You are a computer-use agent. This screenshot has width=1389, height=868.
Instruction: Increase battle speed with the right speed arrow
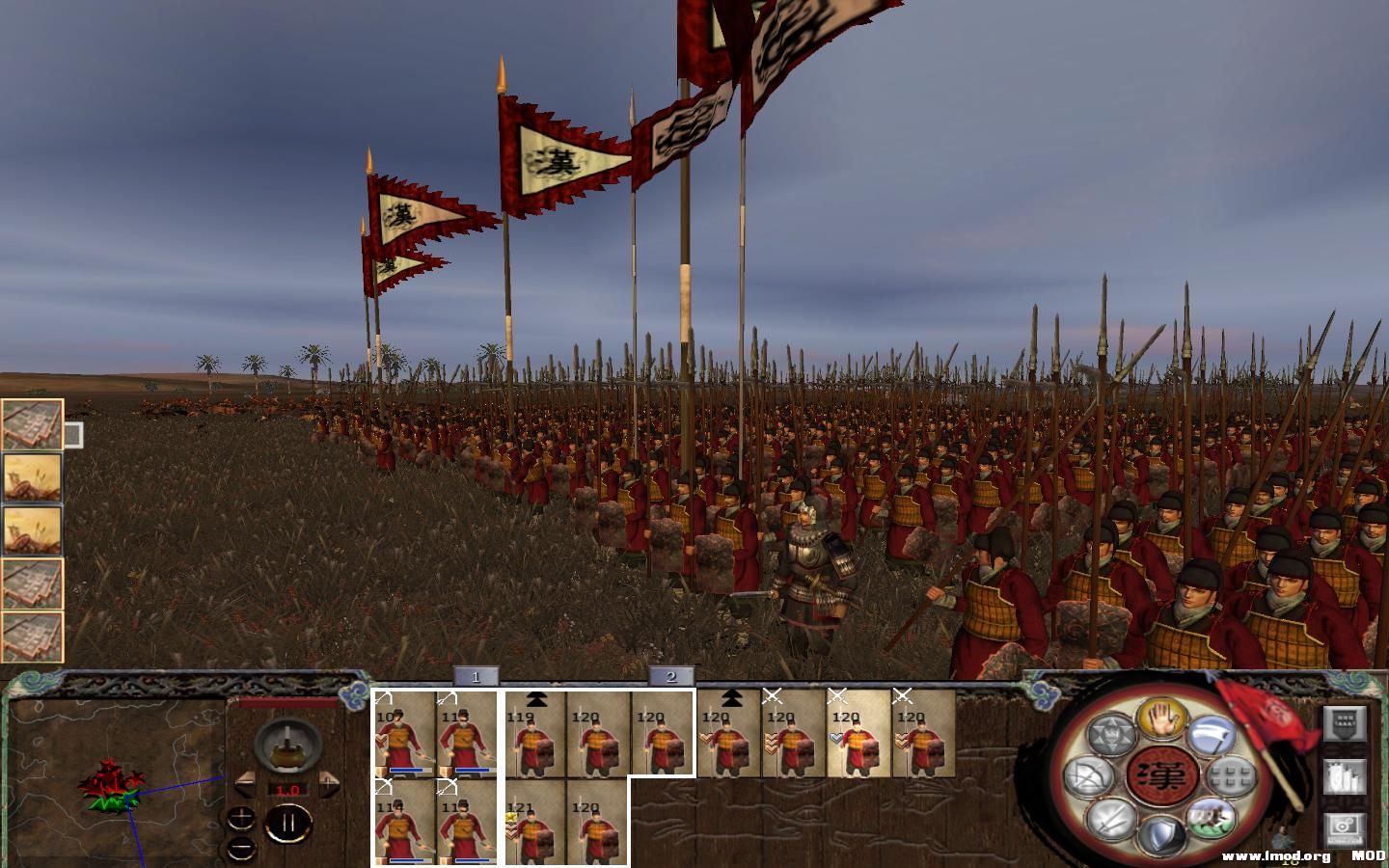329,785
